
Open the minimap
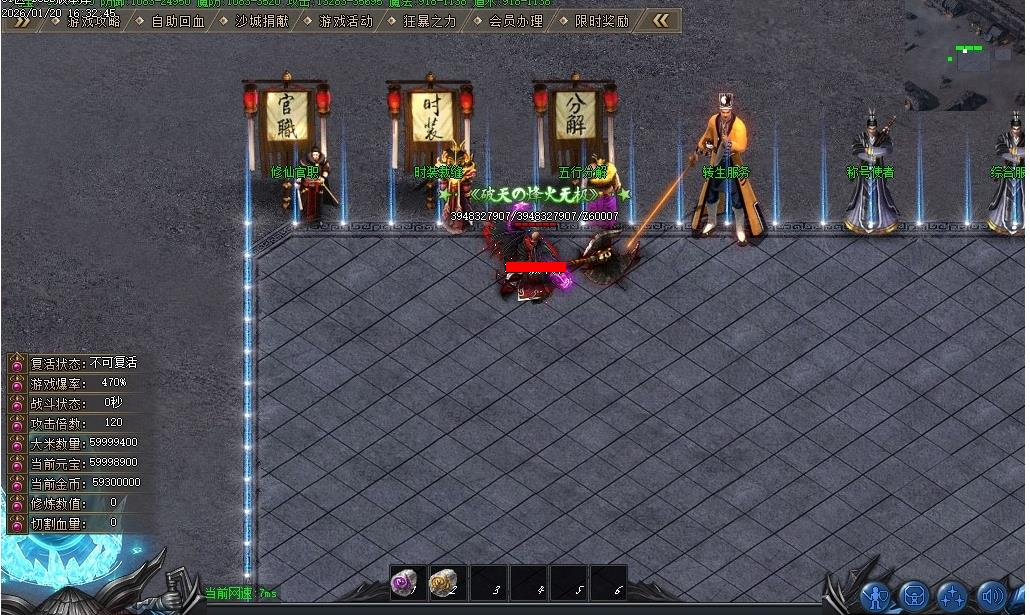point(966,55)
